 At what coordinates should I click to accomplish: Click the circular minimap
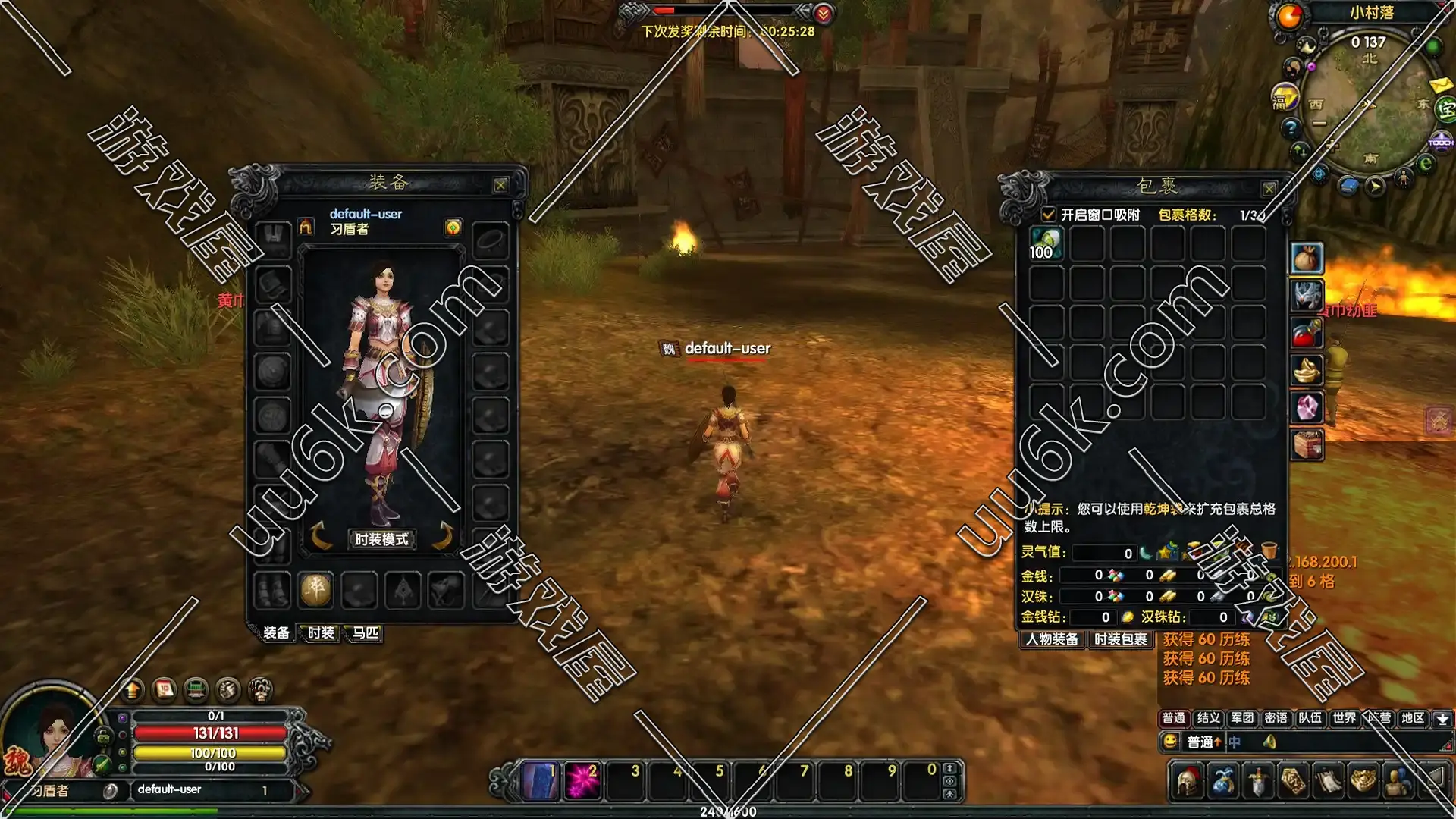click(x=1369, y=102)
